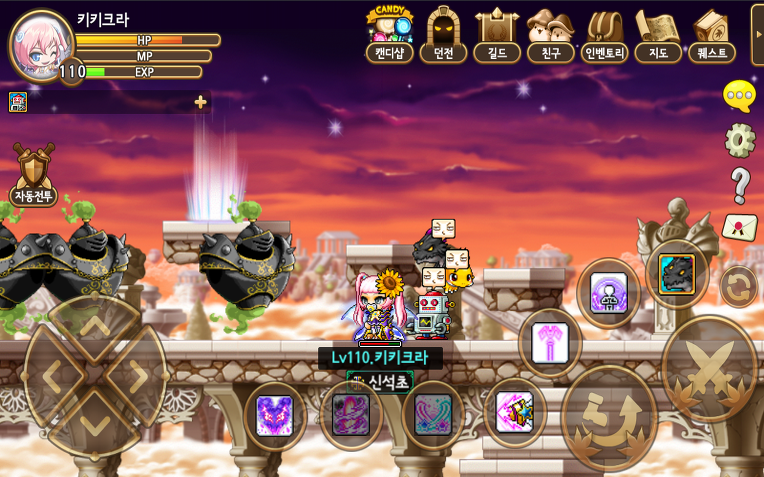Swap skill set with the circular arrows button
Screen dimensions: 764x477
(739, 287)
